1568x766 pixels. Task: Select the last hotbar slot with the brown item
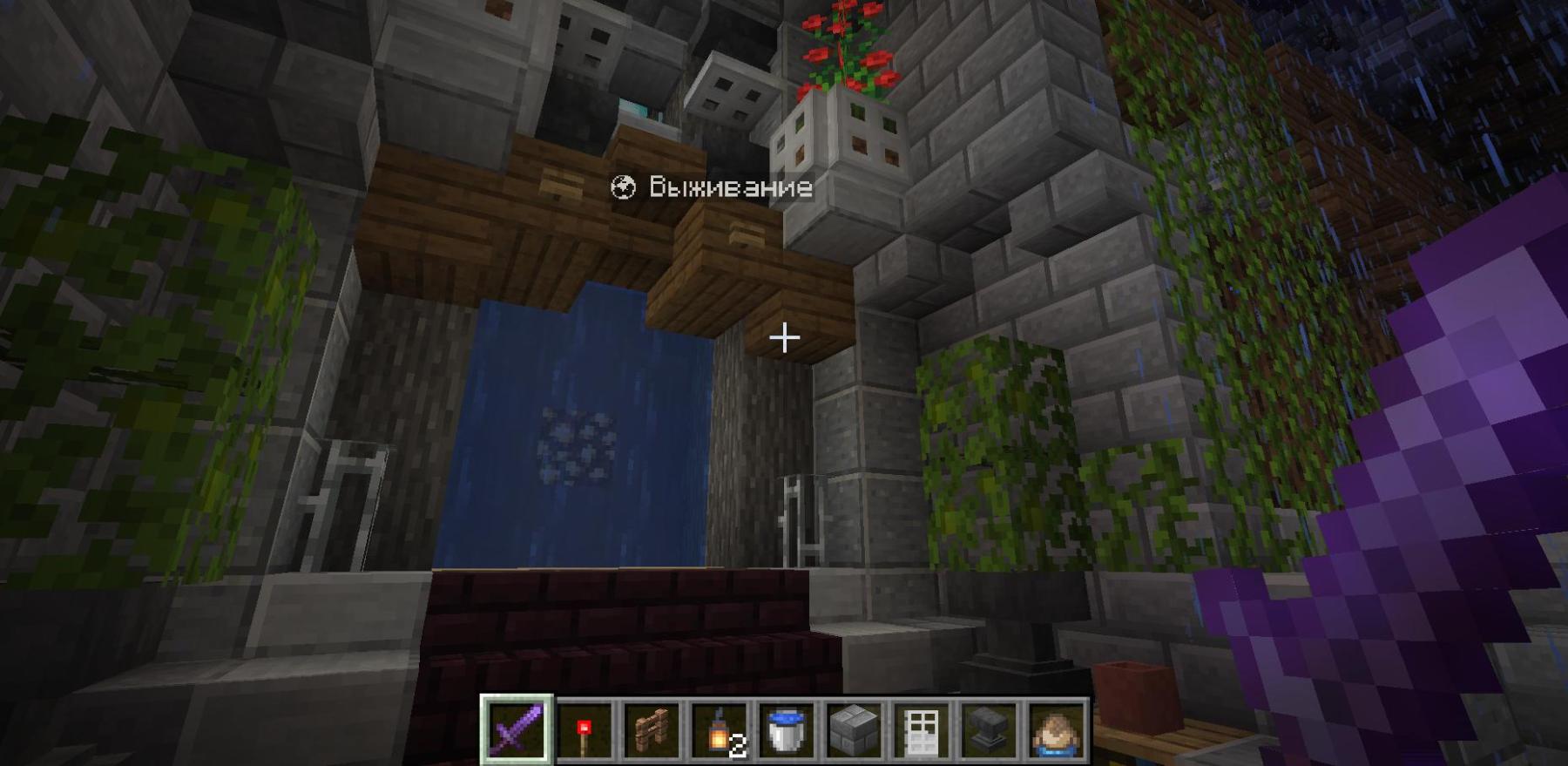(1056, 730)
